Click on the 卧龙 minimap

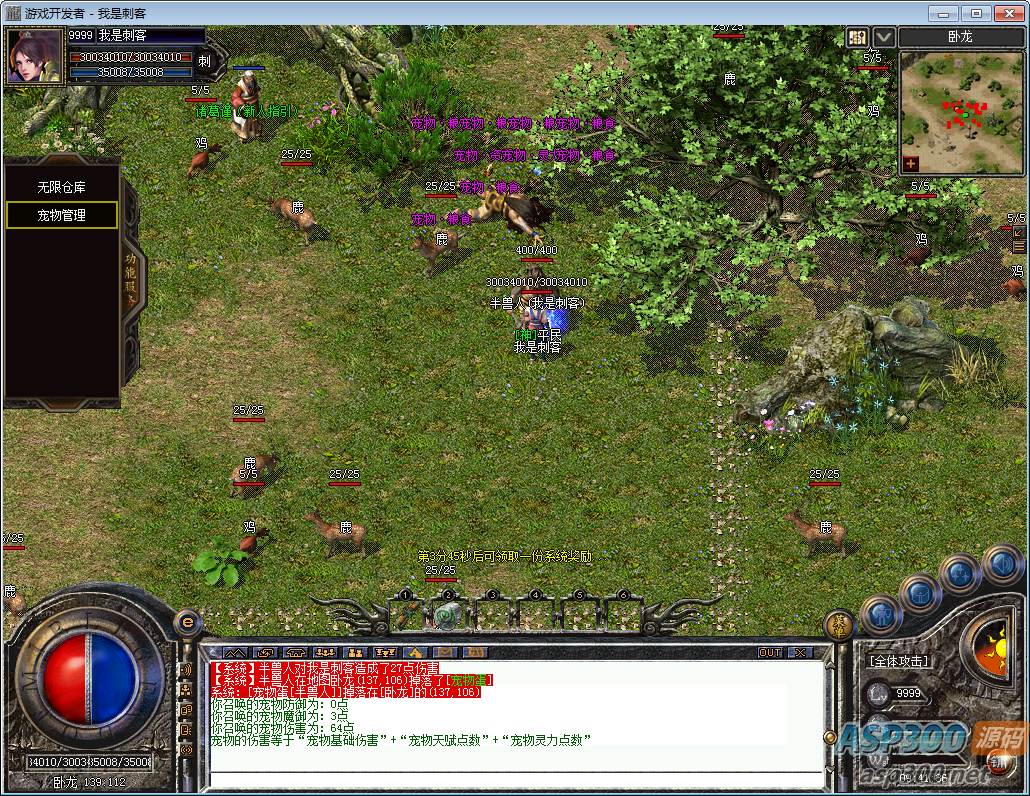coord(960,108)
